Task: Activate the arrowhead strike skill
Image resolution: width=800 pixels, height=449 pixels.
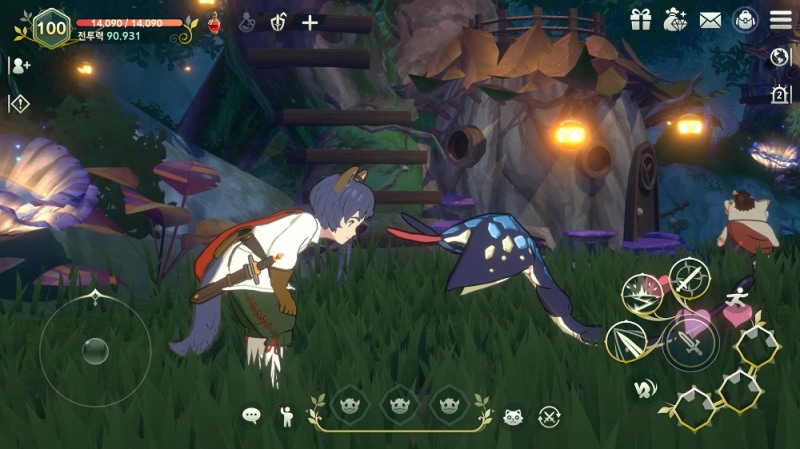Action: [627, 340]
